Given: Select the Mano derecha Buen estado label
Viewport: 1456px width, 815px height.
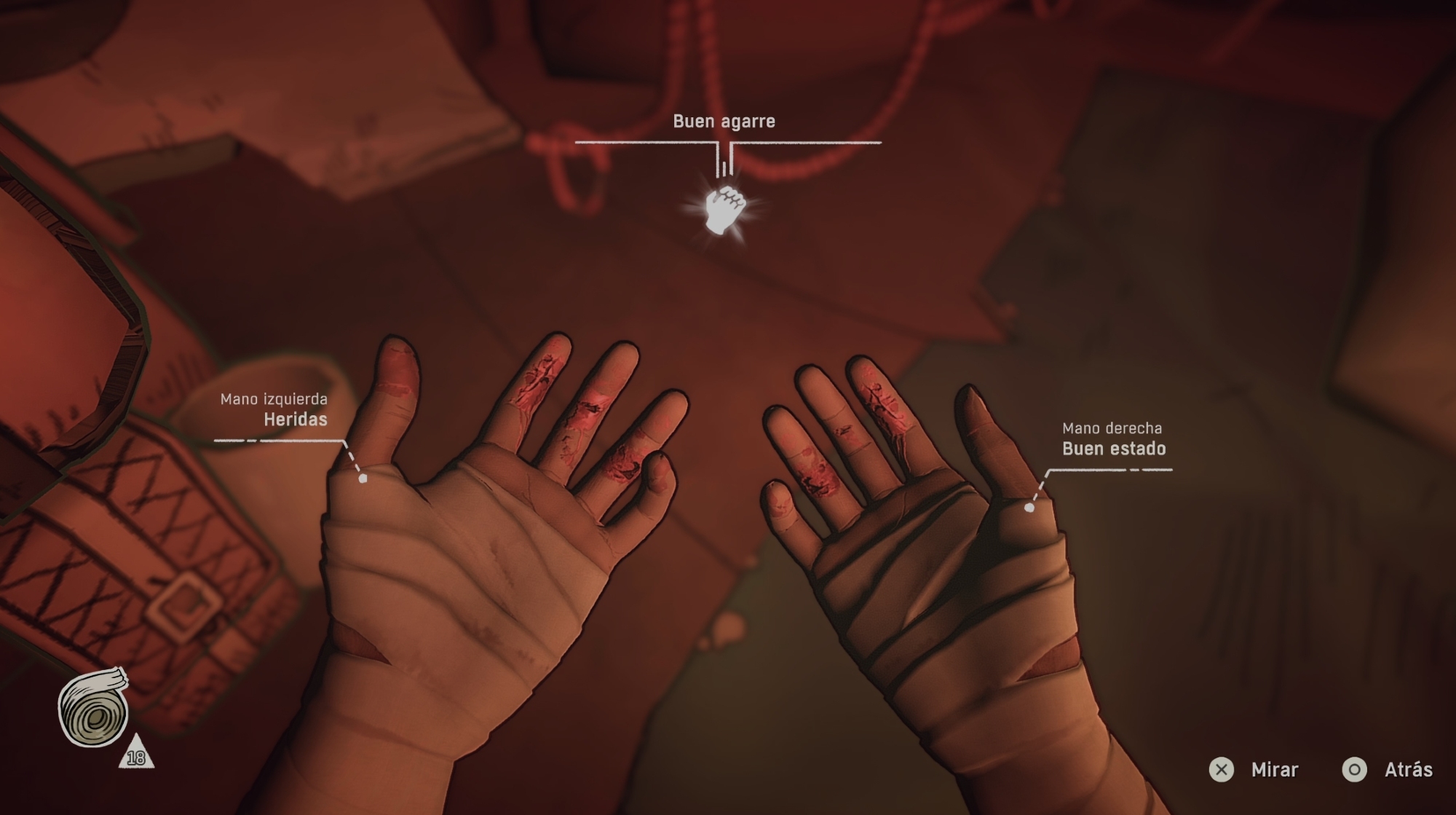Looking at the screenshot, I should click(1112, 439).
